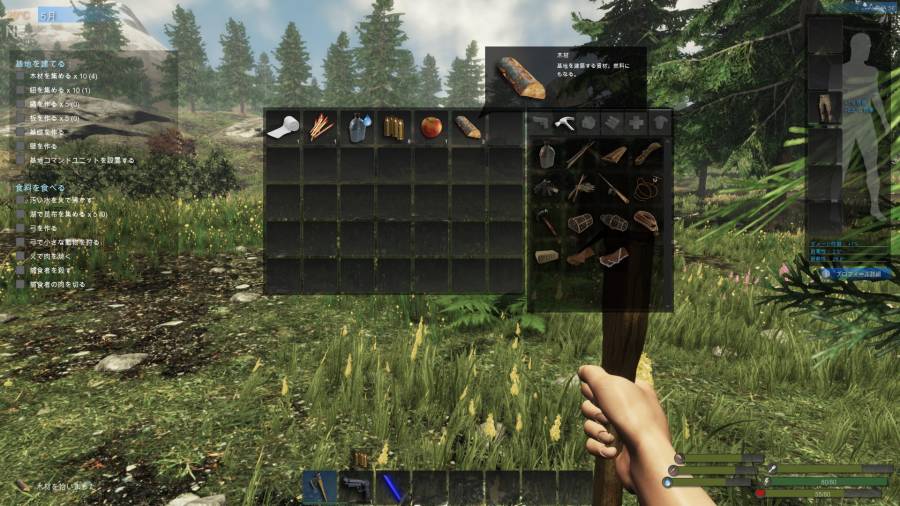900x506 pixels.
Task: Select the stick weapon in the hotbar
Action: (320, 487)
